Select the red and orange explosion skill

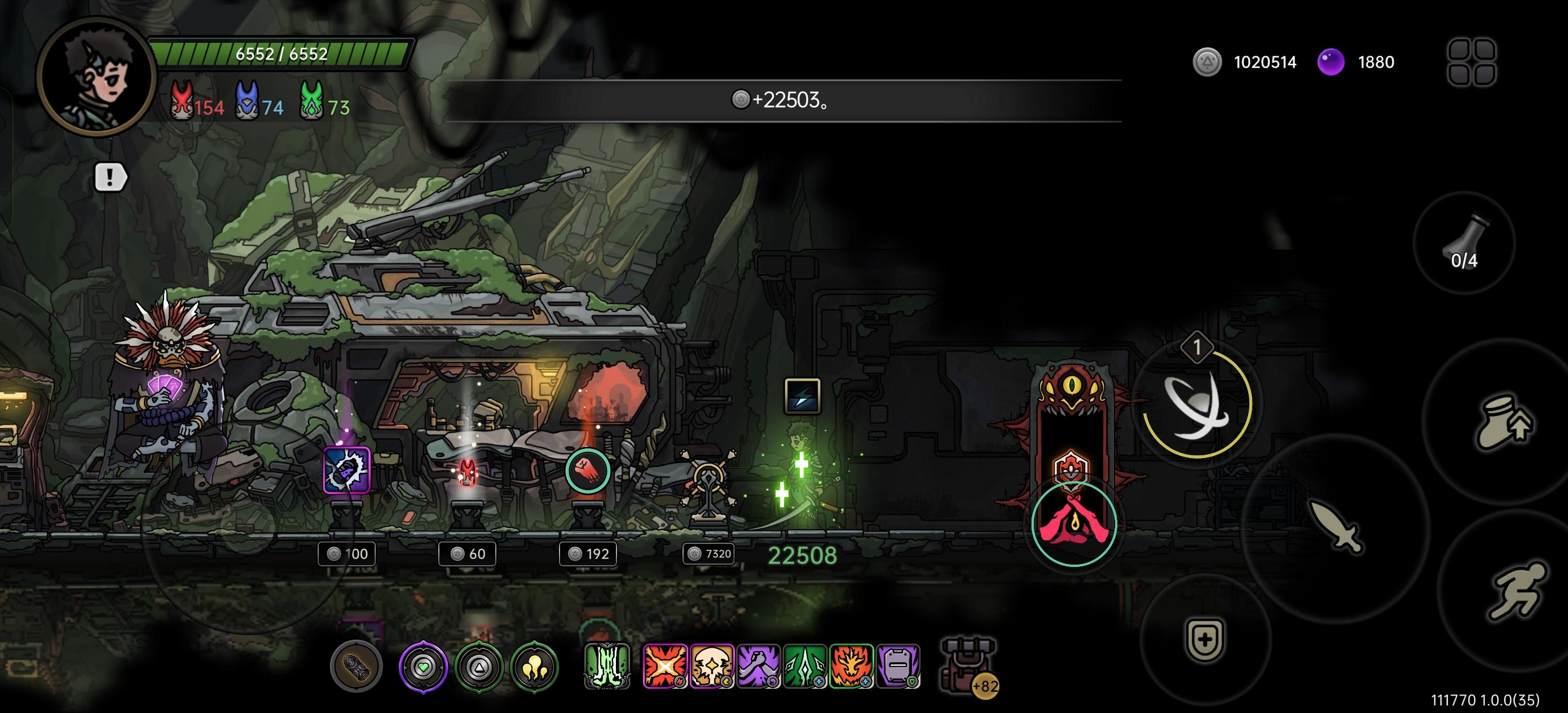point(664,666)
